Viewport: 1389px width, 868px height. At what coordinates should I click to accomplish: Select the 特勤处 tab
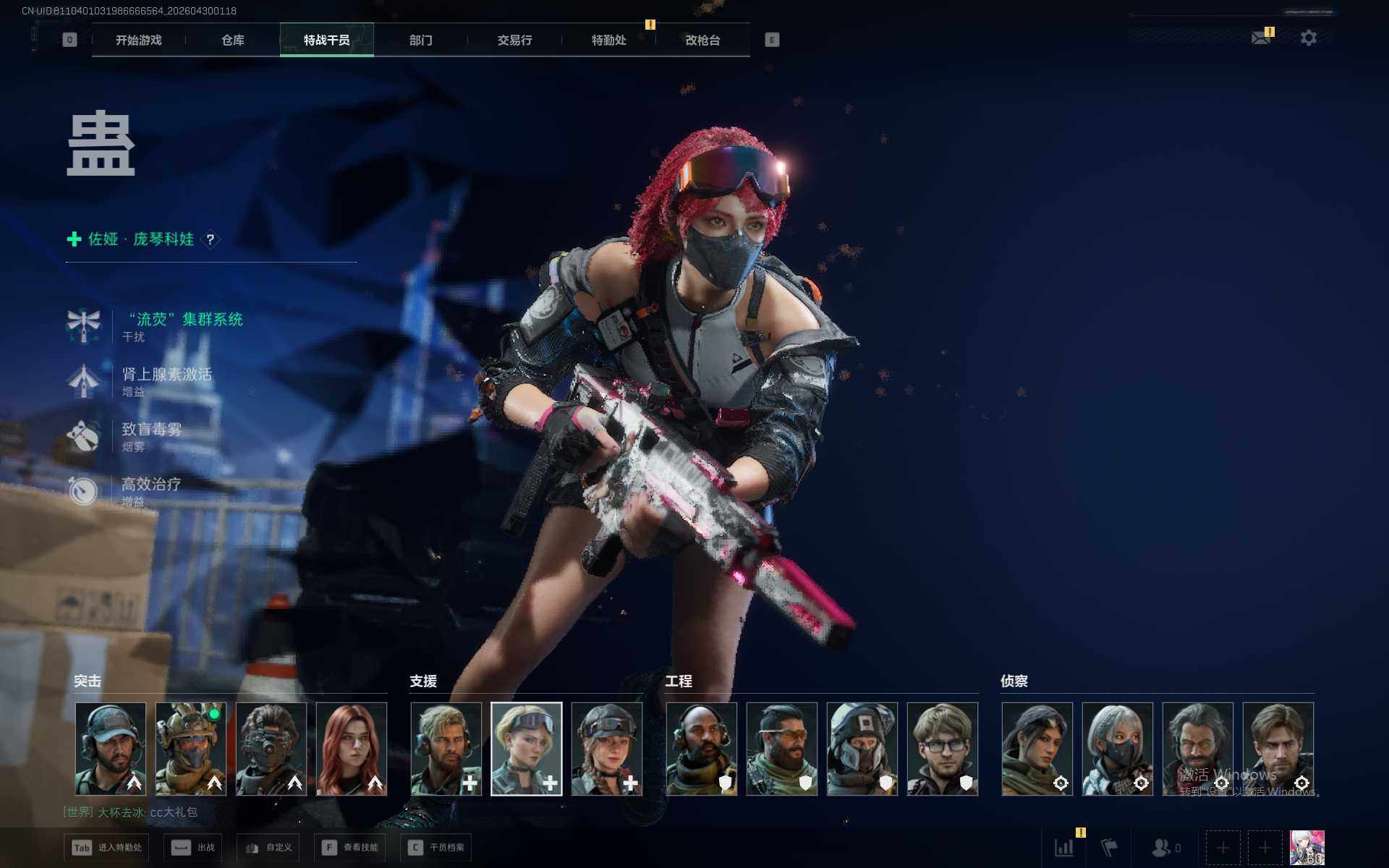(x=608, y=41)
